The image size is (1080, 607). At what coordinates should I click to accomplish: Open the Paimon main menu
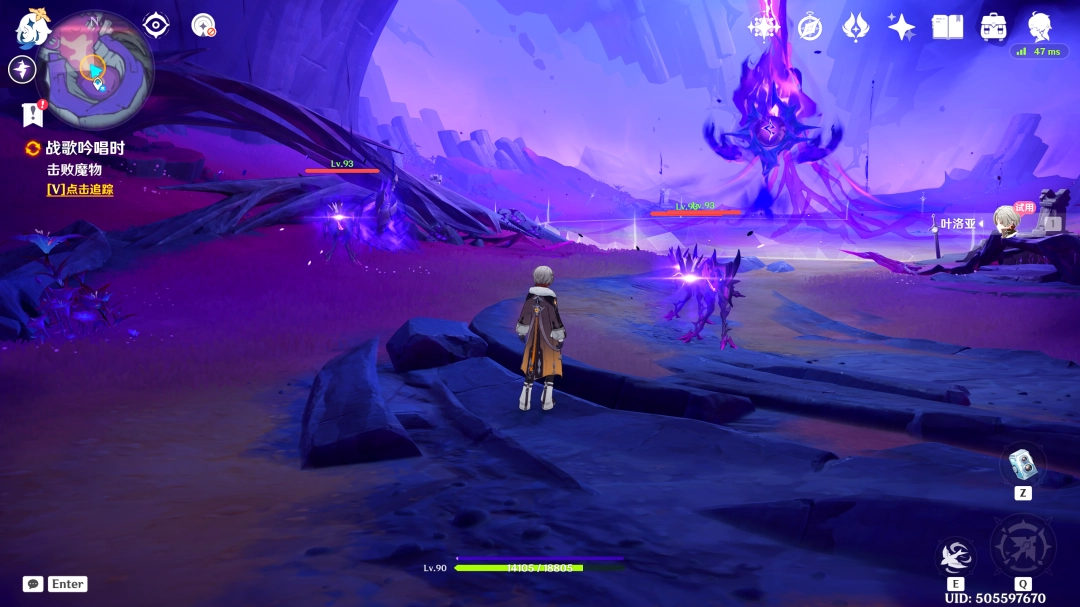[32, 27]
